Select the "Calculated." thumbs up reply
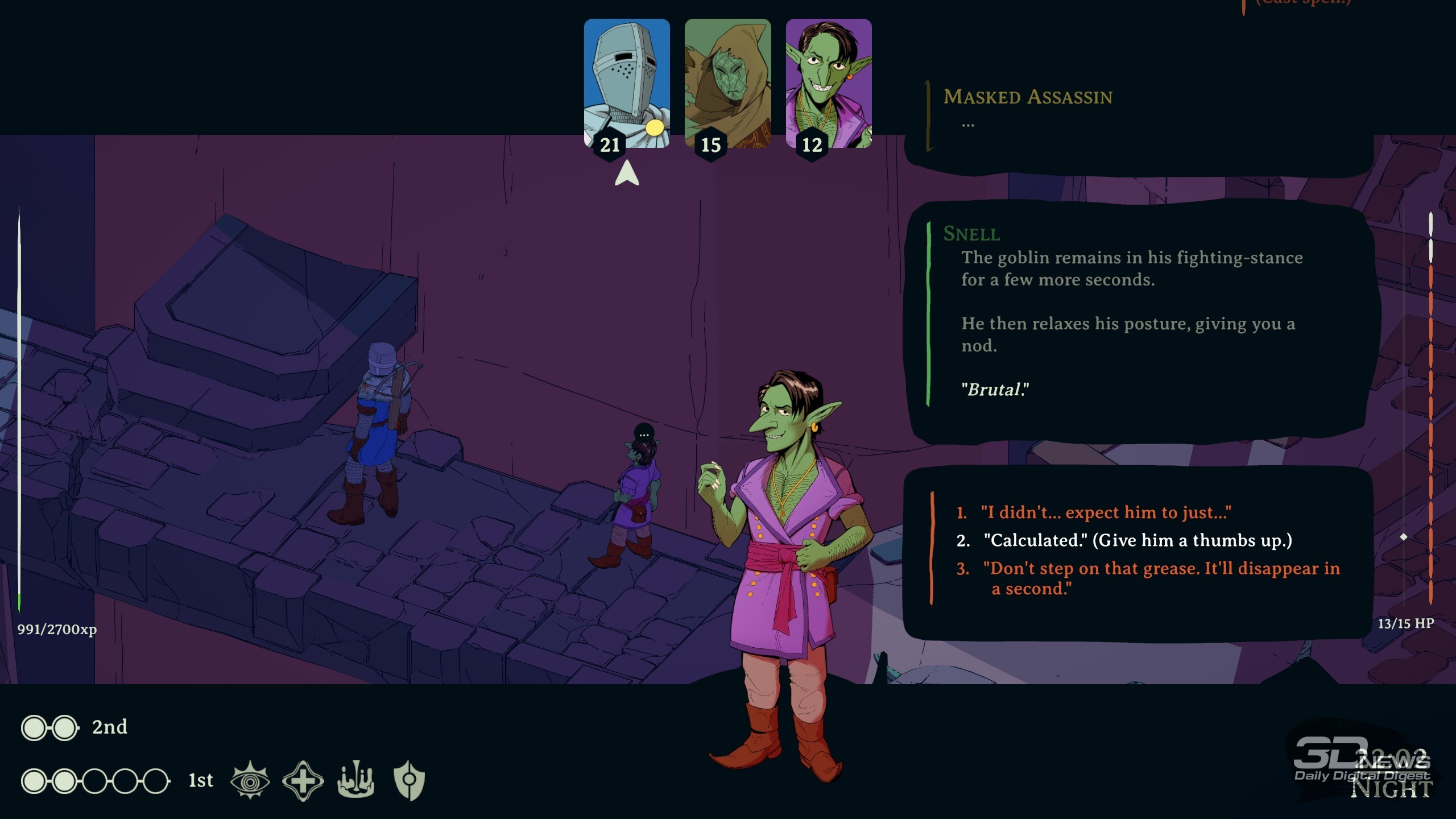 pyautogui.click(x=1137, y=540)
